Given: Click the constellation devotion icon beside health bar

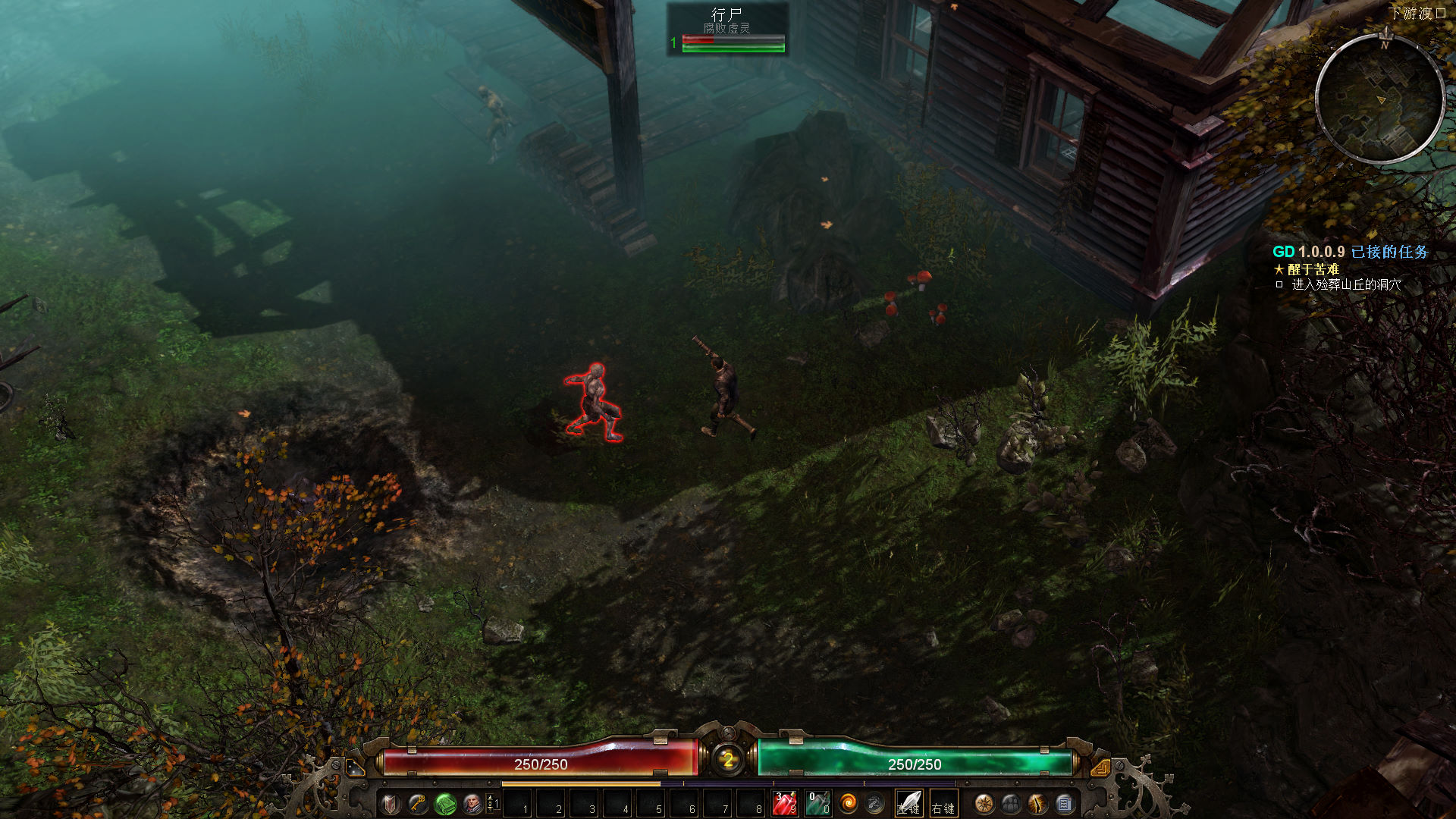Looking at the screenshot, I should pyautogui.click(x=355, y=767).
